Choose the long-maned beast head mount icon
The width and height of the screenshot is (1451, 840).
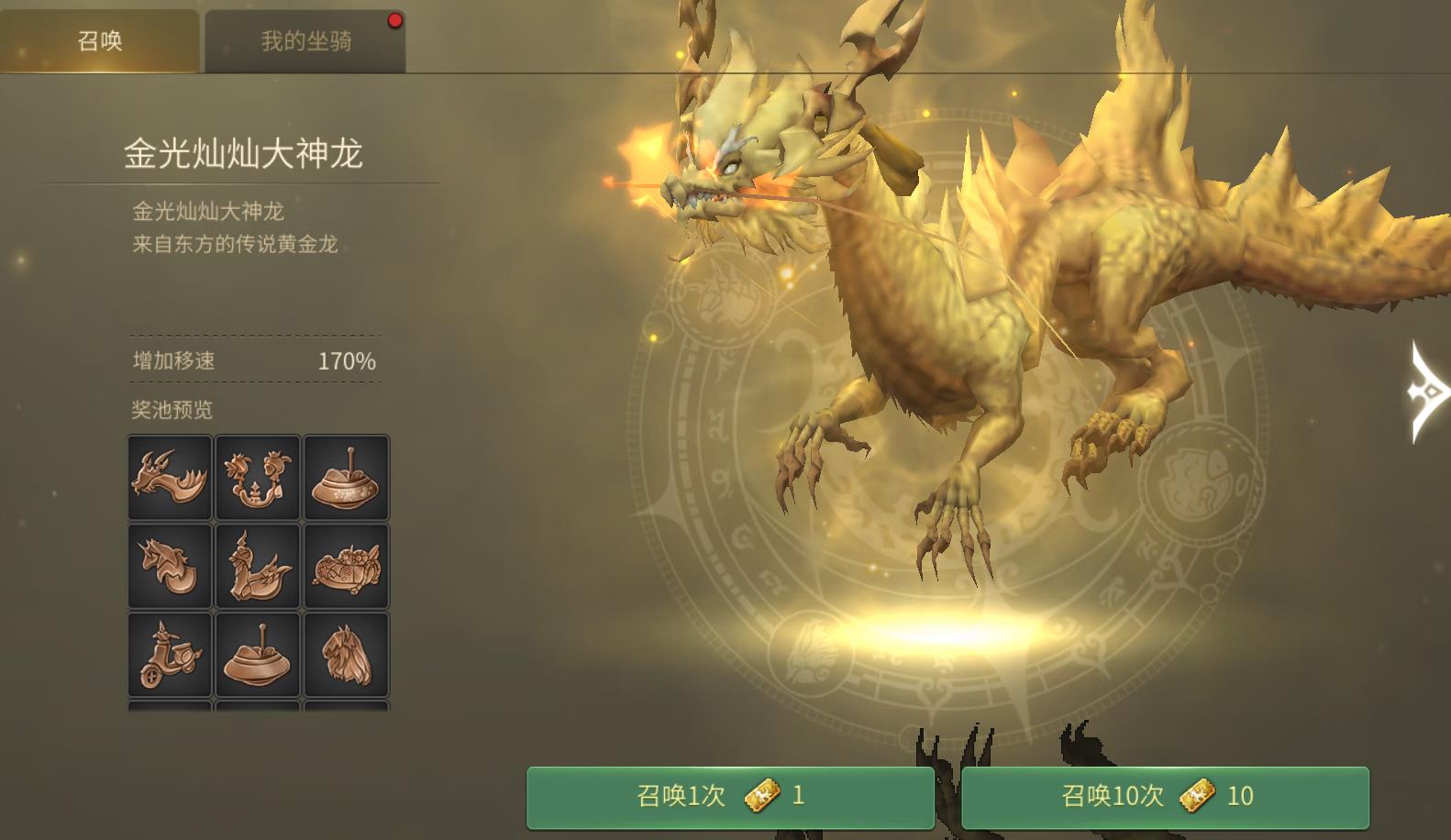pos(346,655)
